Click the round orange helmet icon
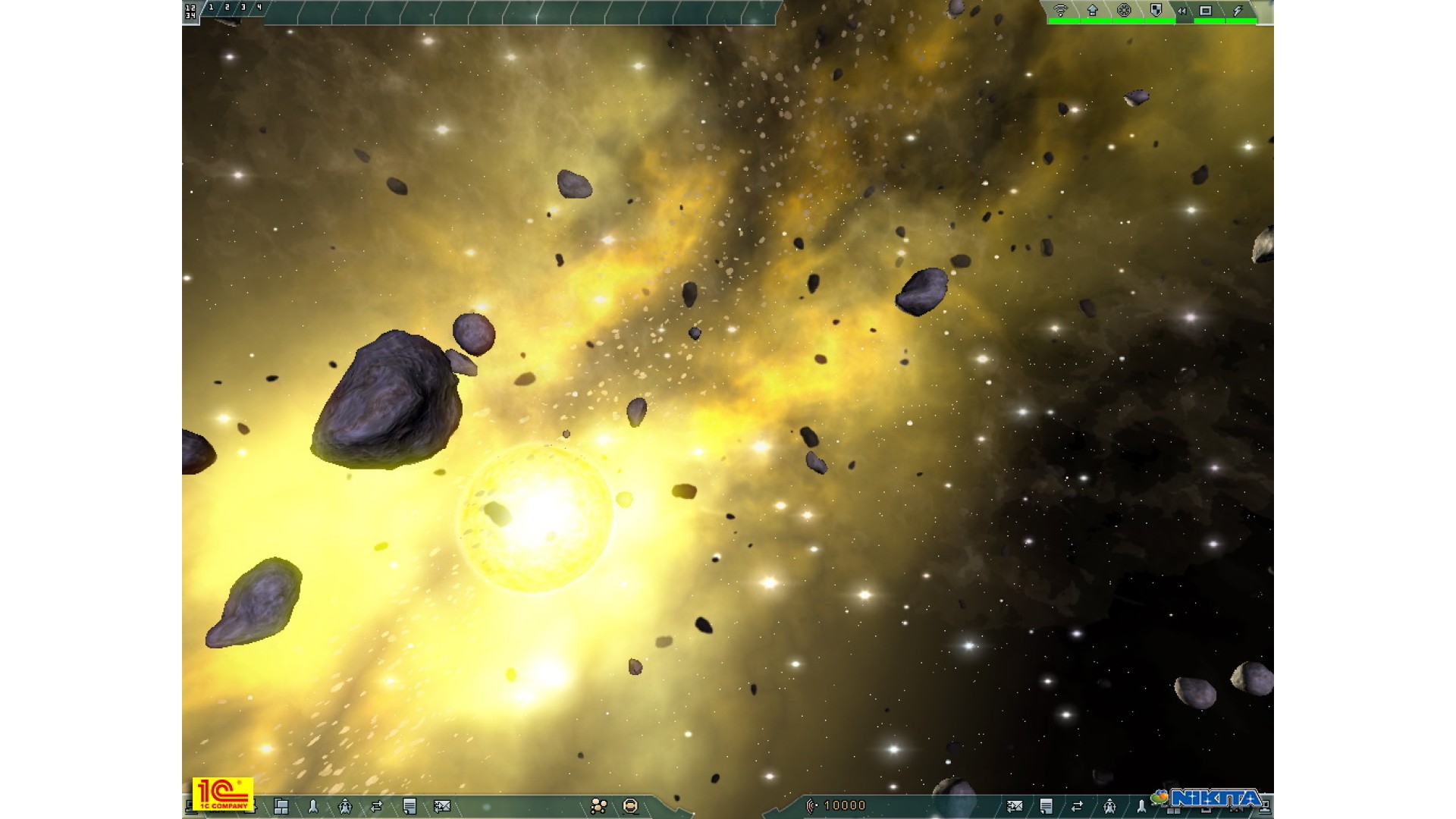The width and height of the screenshot is (1456, 819). (x=630, y=806)
